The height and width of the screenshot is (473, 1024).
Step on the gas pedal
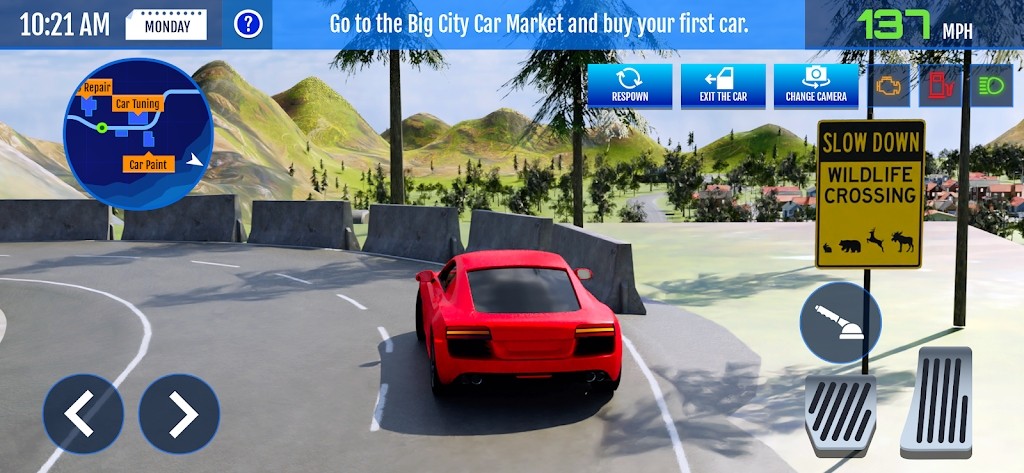[937, 402]
